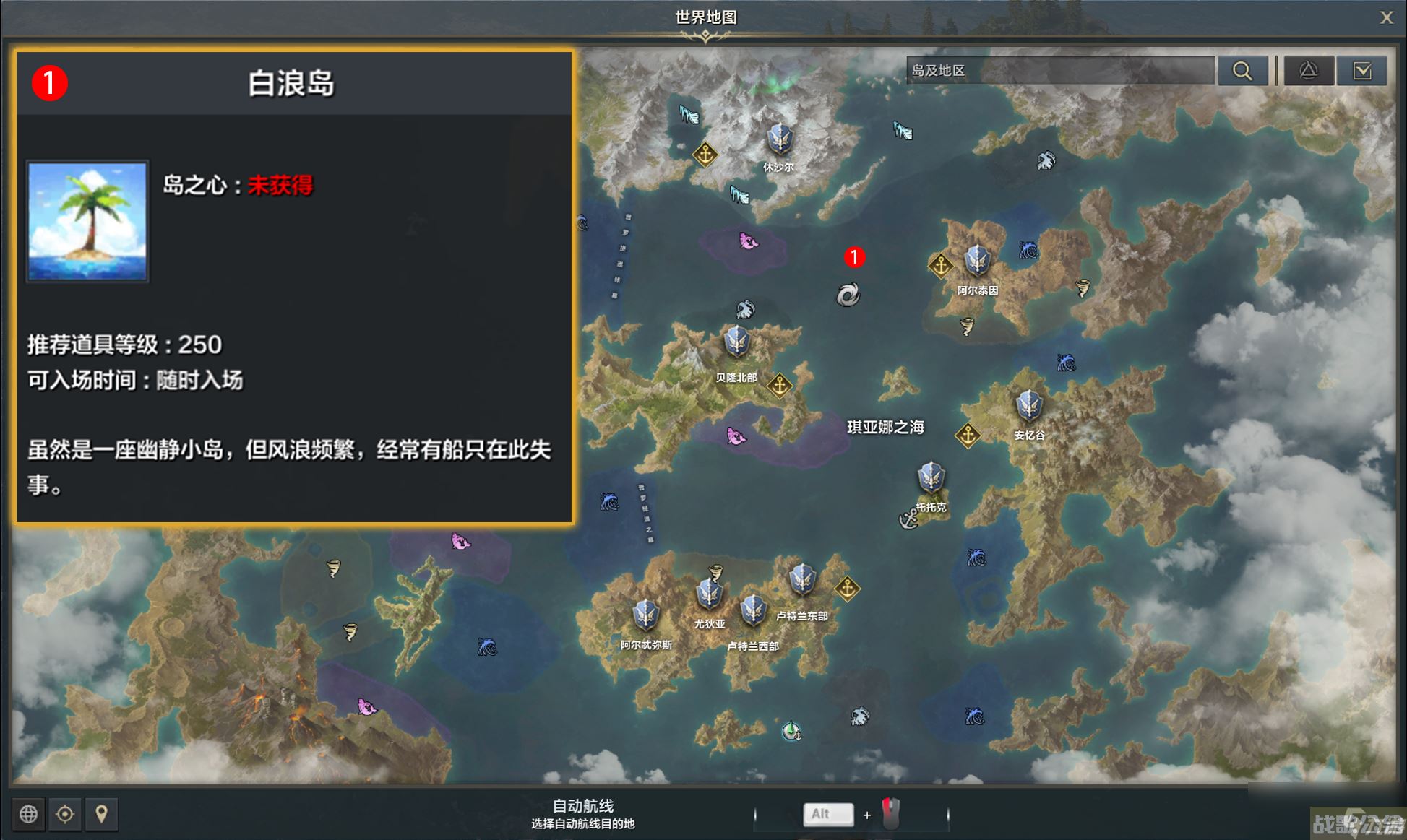1407x840 pixels.
Task: Click the 白浪岛 info panel header
Action: click(x=291, y=82)
